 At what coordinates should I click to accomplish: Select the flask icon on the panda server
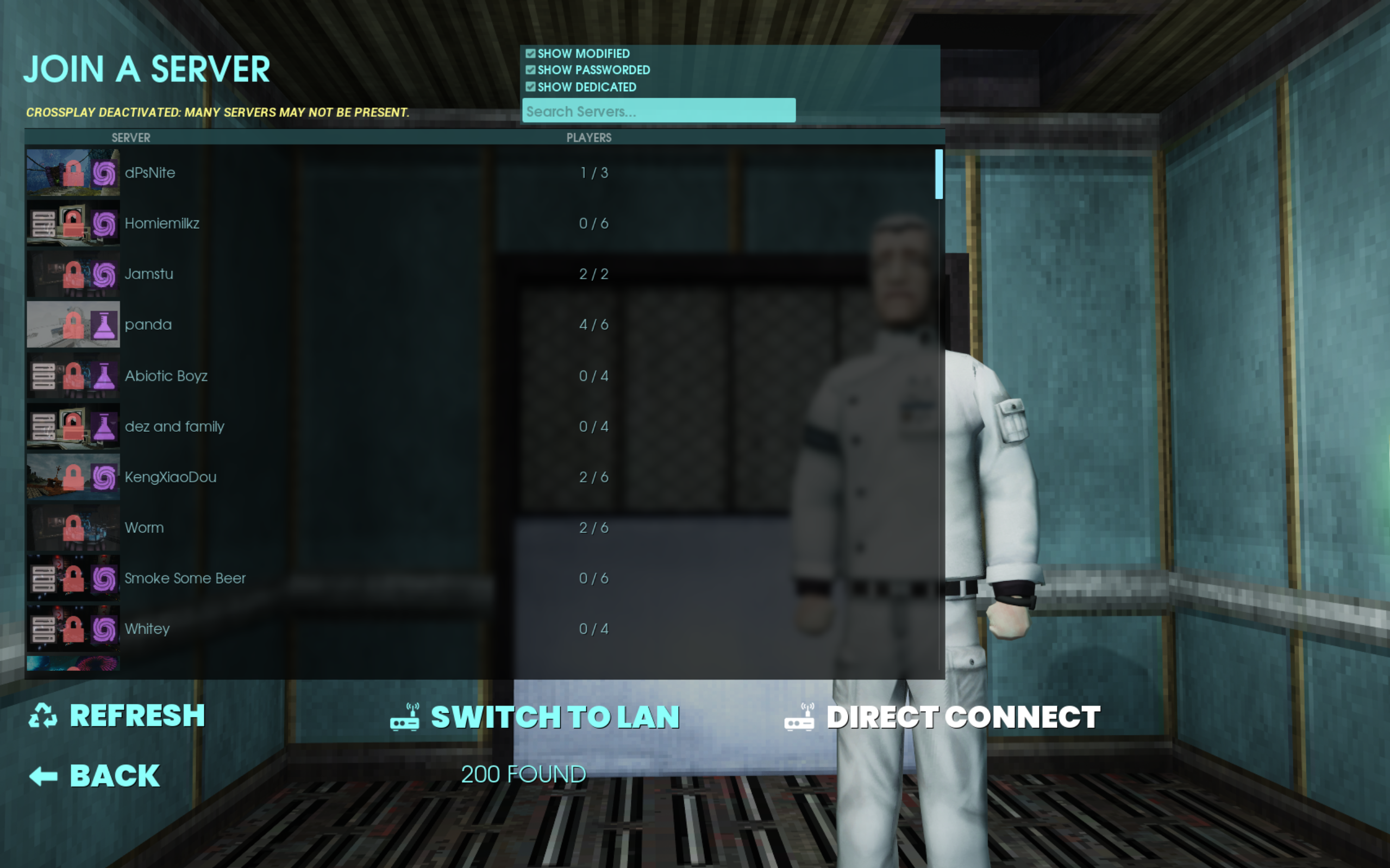click(105, 324)
